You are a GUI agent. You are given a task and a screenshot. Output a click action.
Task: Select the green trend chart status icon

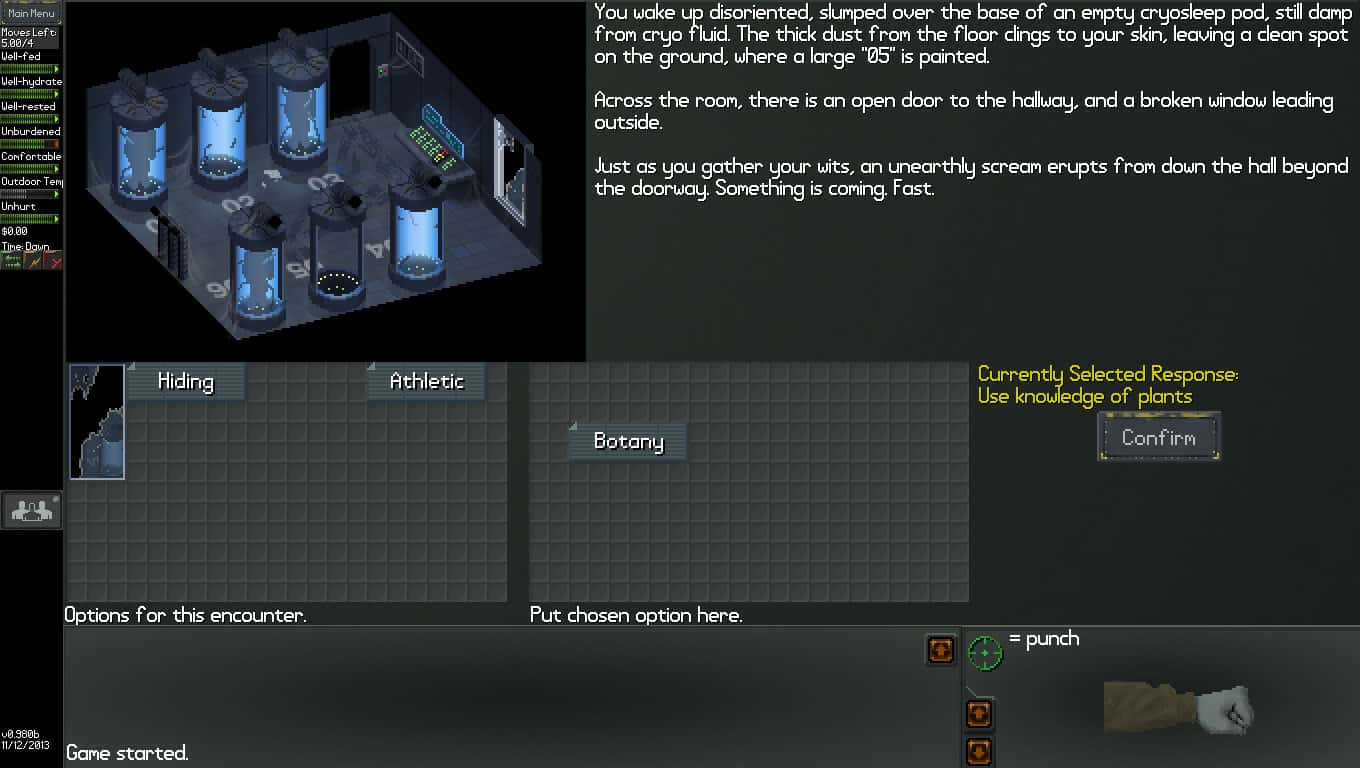pos(10,260)
